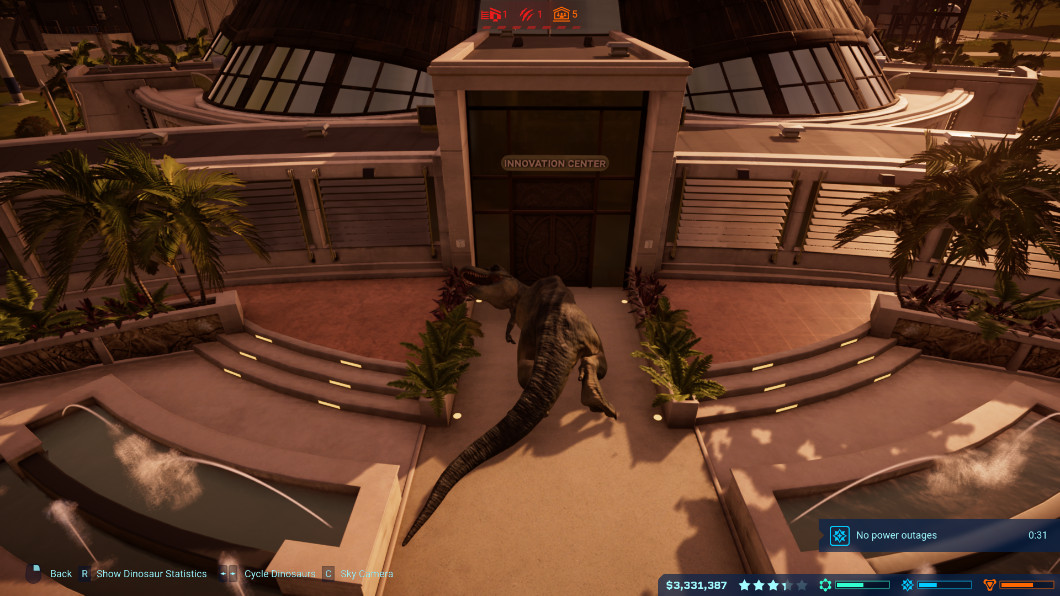Select the red damaged building alert icon
The height and width of the screenshot is (596, 1060).
point(490,15)
